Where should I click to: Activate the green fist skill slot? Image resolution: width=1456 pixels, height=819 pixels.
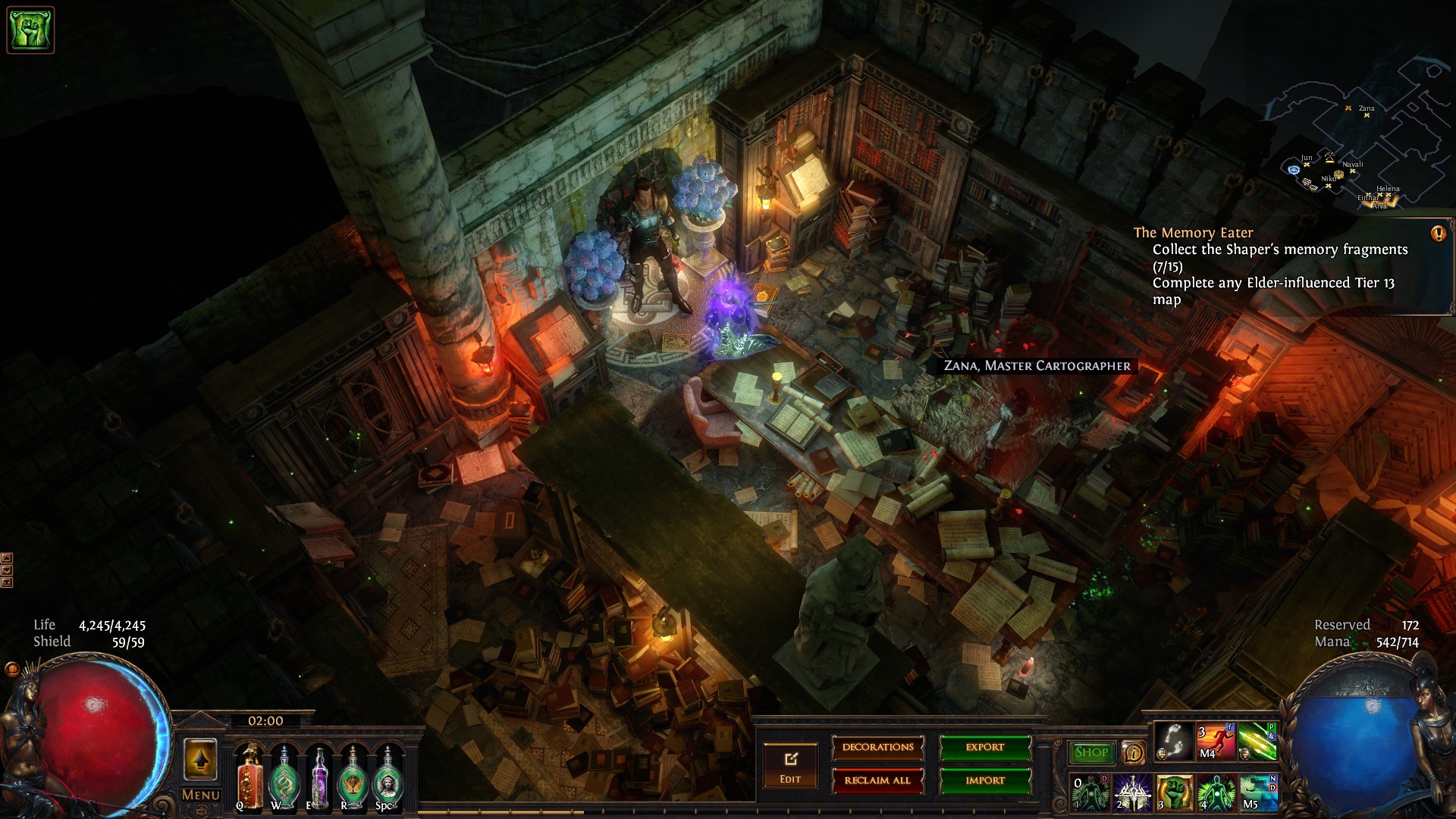(1174, 792)
